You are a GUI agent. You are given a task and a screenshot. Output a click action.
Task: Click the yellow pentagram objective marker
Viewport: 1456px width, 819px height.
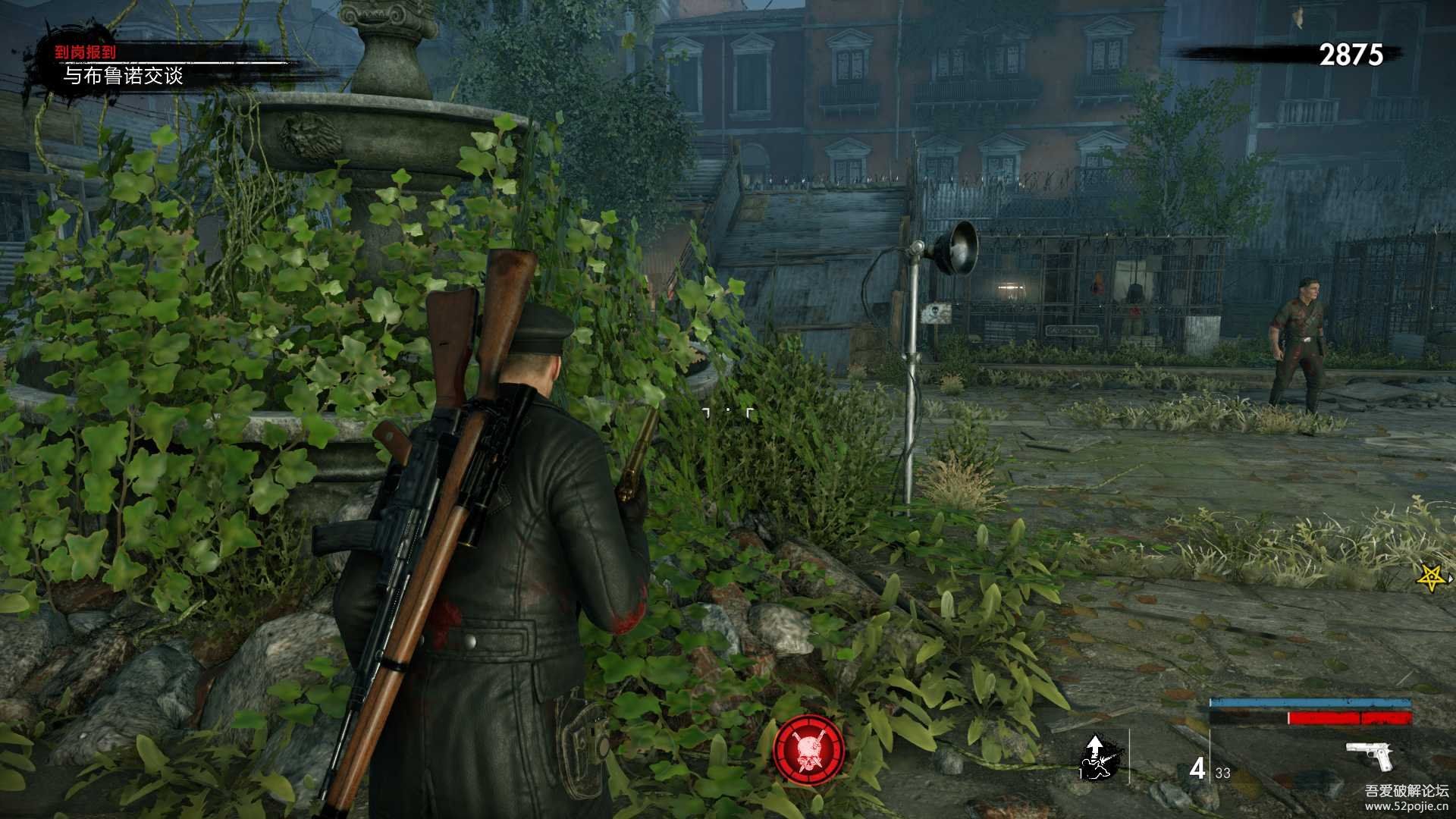pos(1432,579)
